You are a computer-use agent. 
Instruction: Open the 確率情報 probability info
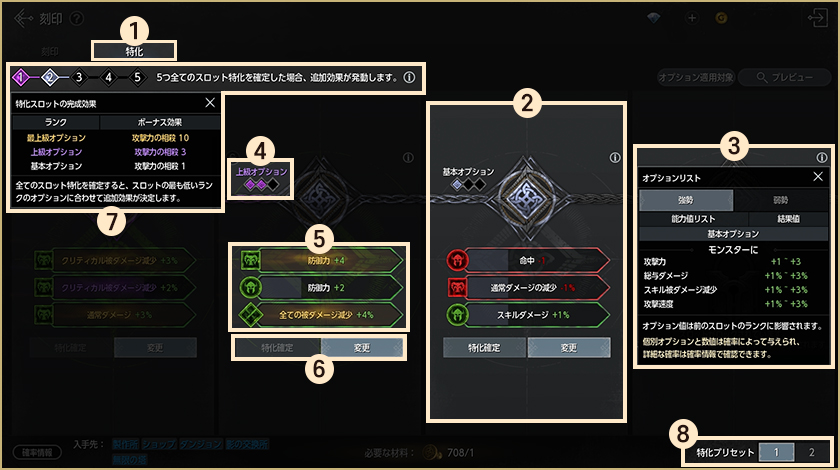pyautogui.click(x=38, y=452)
